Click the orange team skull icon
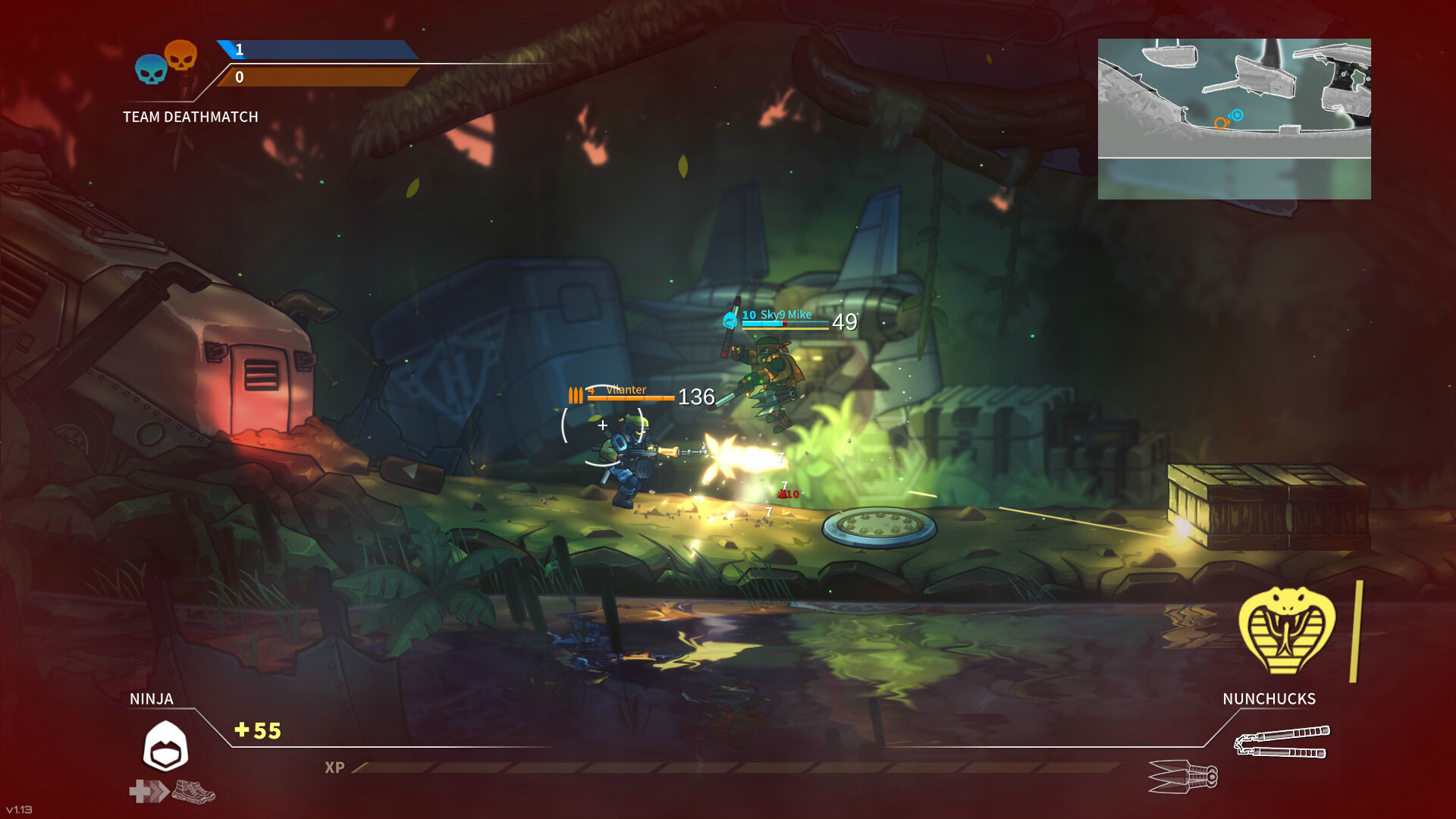Screen dimensions: 1456x819 182,55
